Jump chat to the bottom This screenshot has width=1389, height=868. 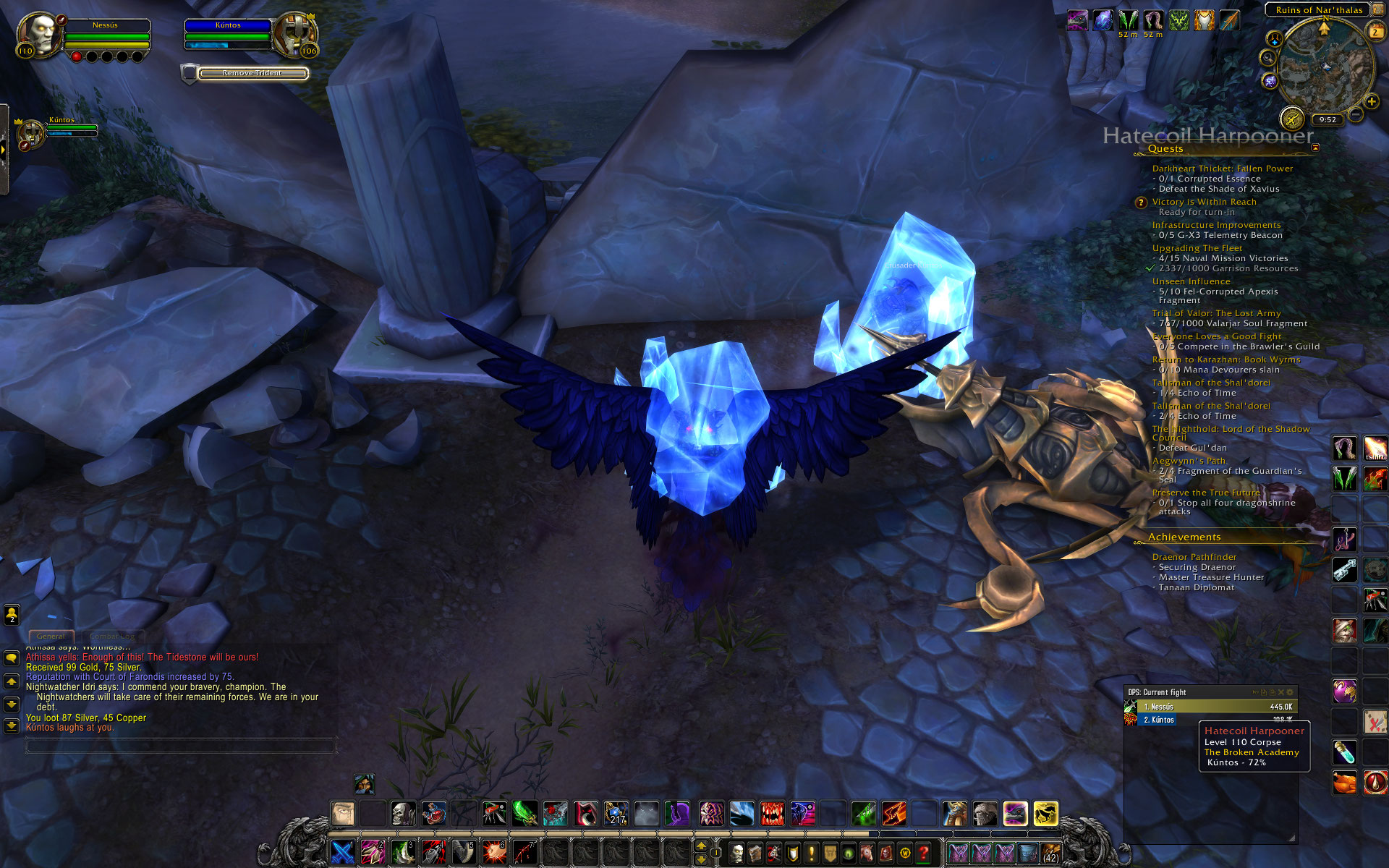tap(12, 725)
